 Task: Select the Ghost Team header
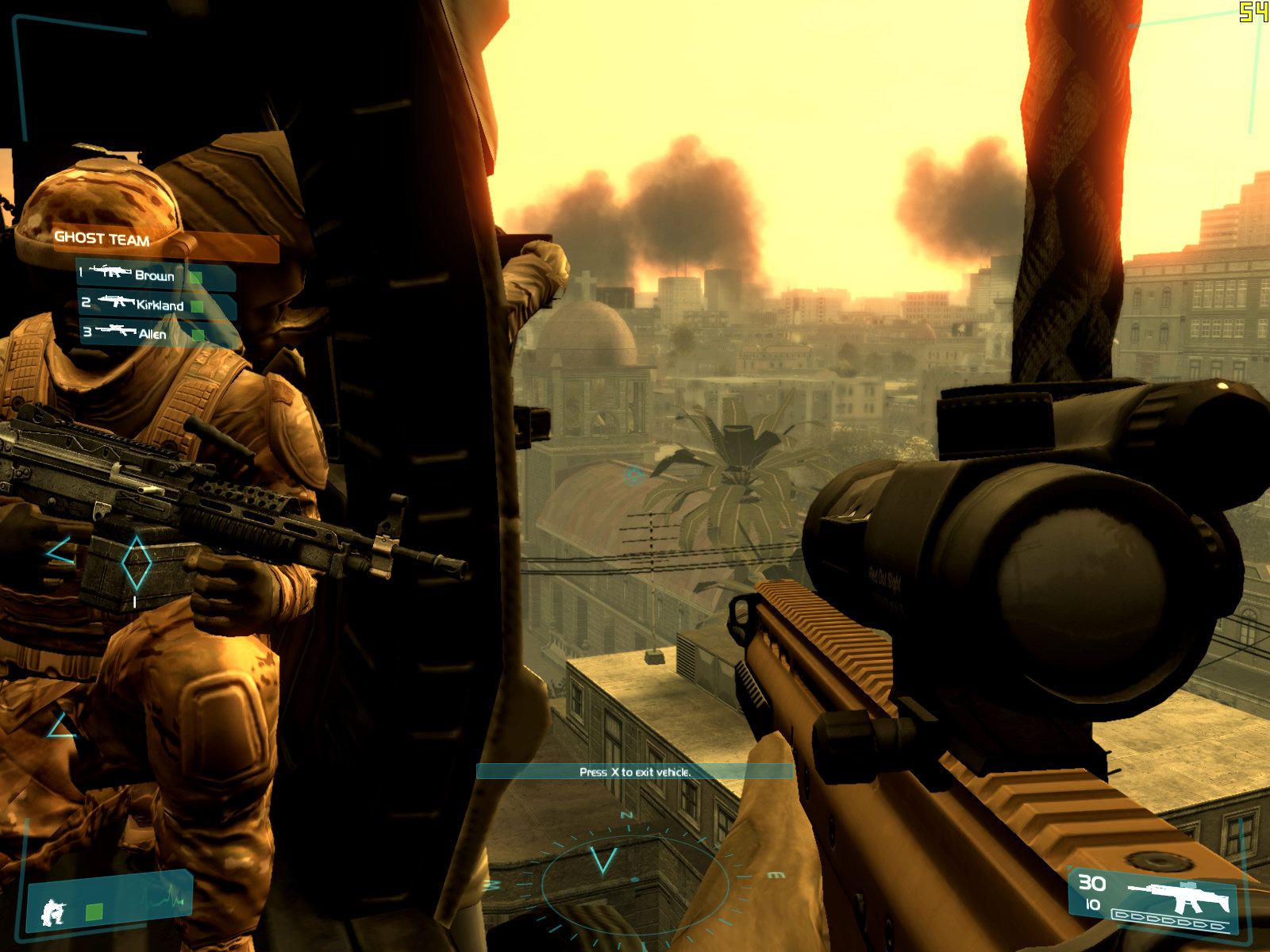click(102, 238)
